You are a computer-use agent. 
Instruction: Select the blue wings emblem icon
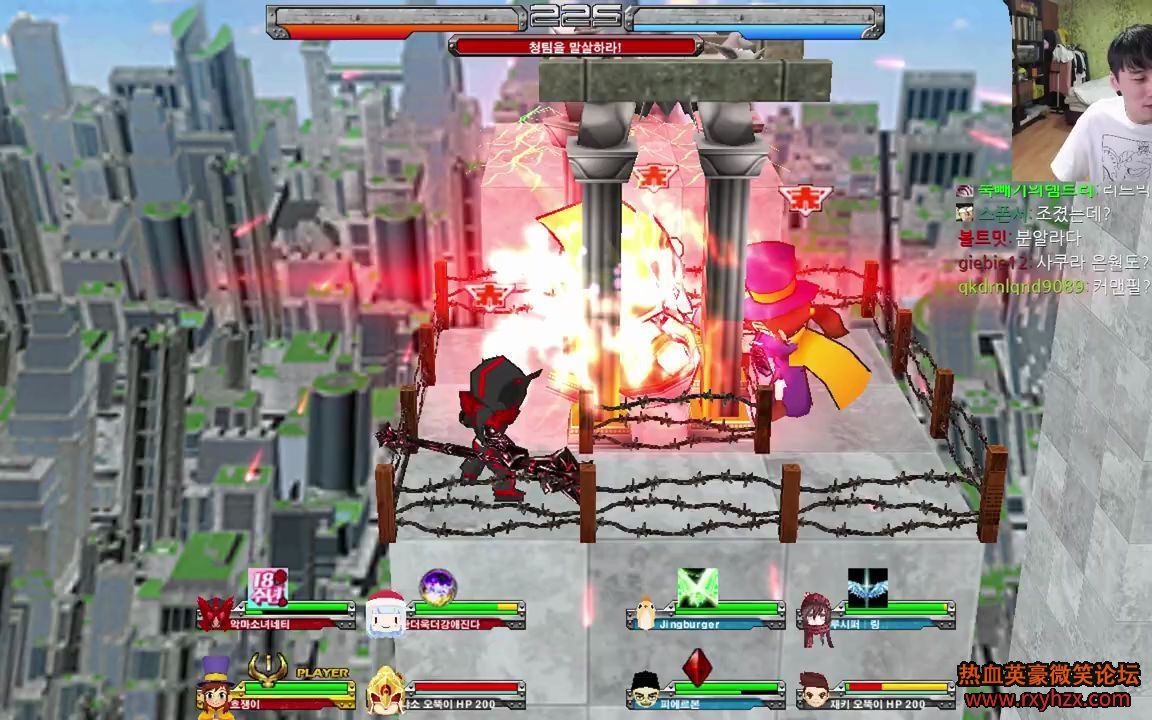click(x=867, y=587)
